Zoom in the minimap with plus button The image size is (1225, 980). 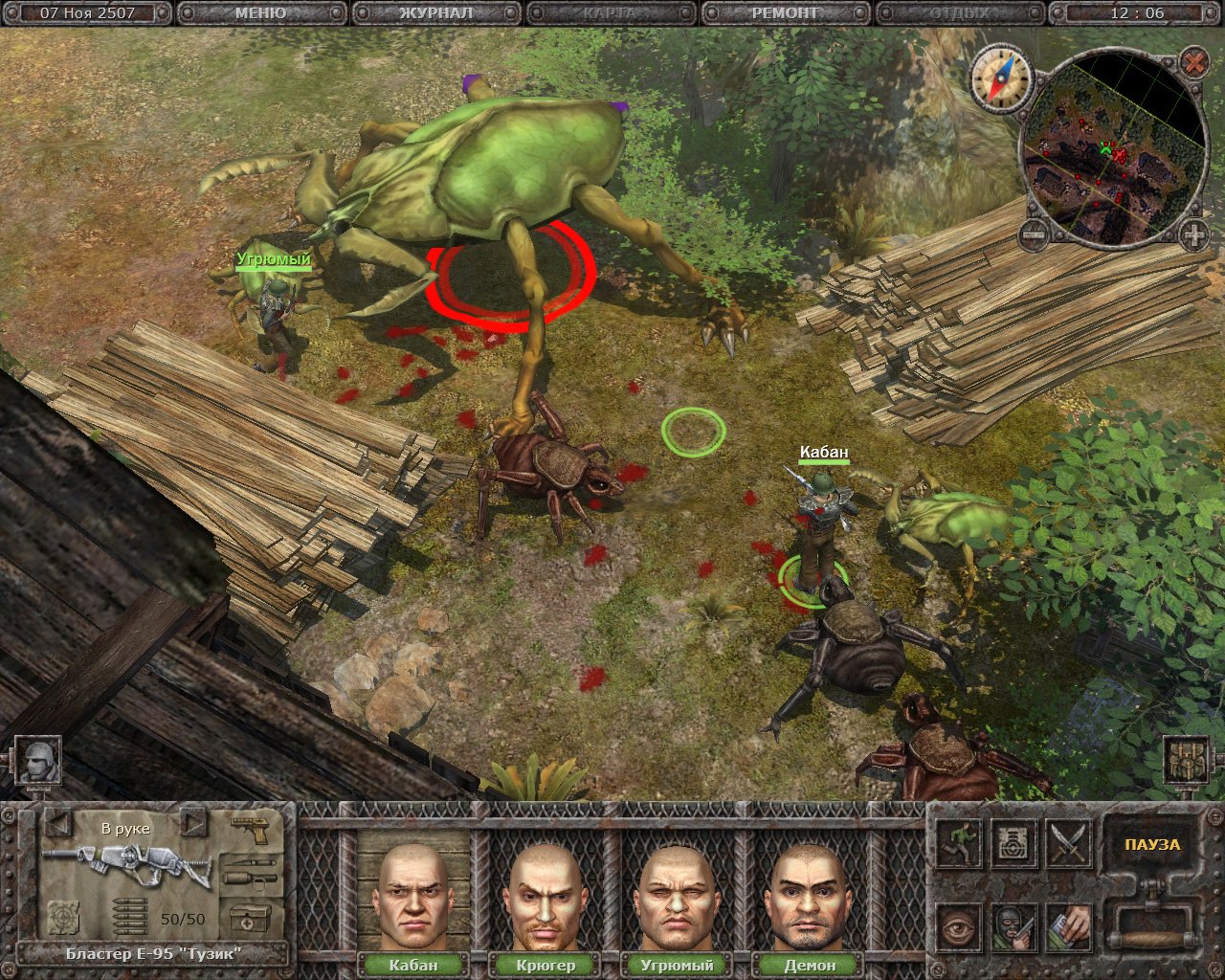[1193, 233]
